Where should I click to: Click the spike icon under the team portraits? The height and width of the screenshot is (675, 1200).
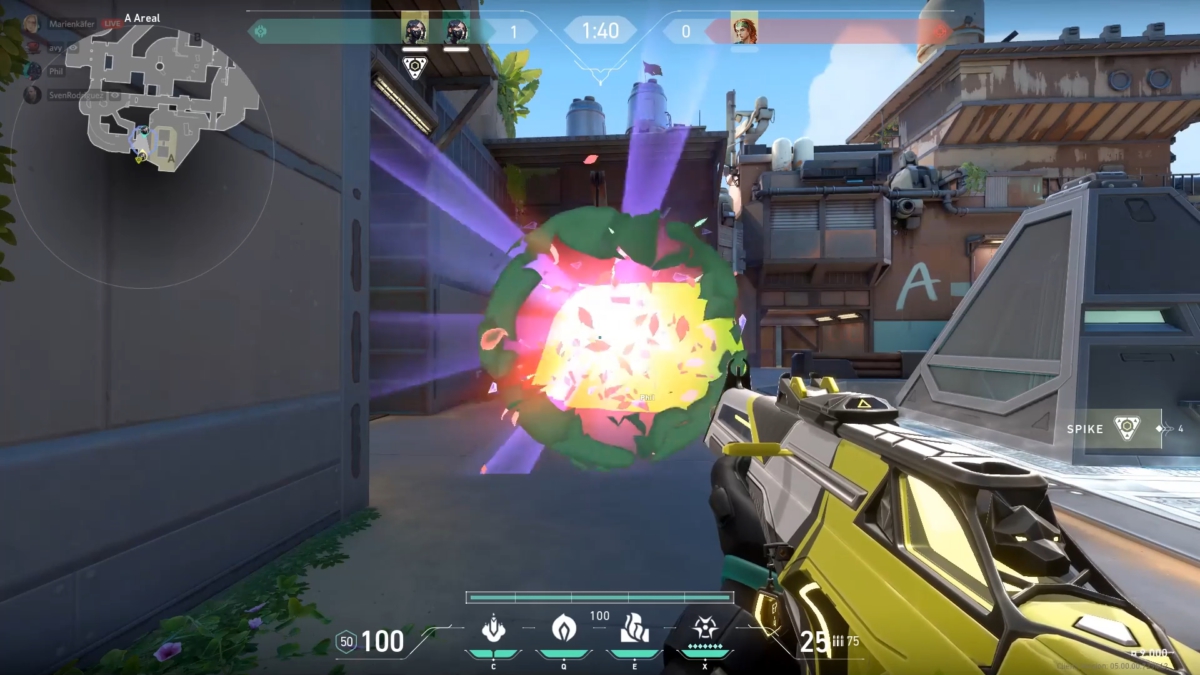[415, 67]
